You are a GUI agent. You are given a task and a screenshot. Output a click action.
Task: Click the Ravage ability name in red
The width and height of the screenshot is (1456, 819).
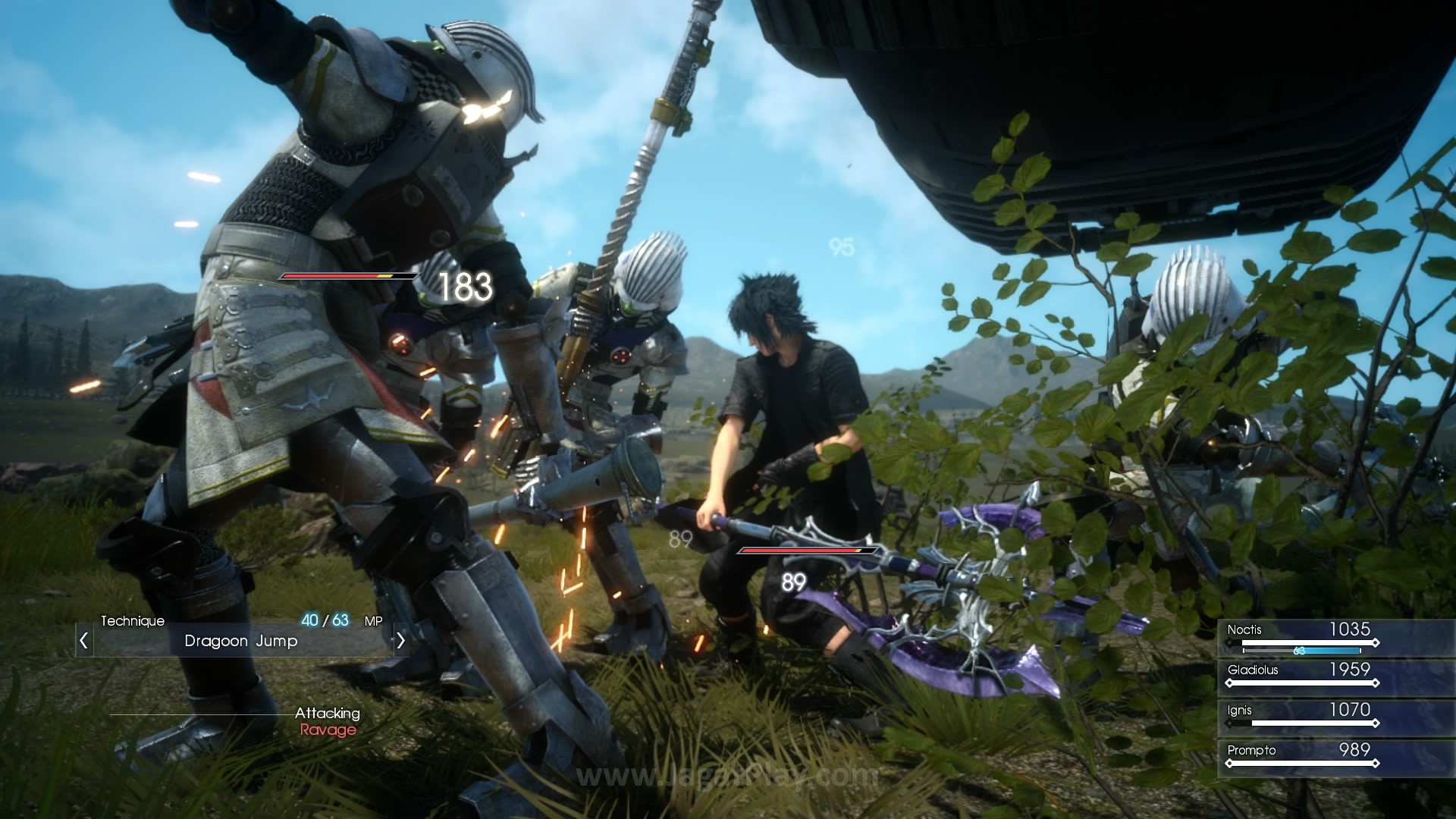pyautogui.click(x=328, y=730)
